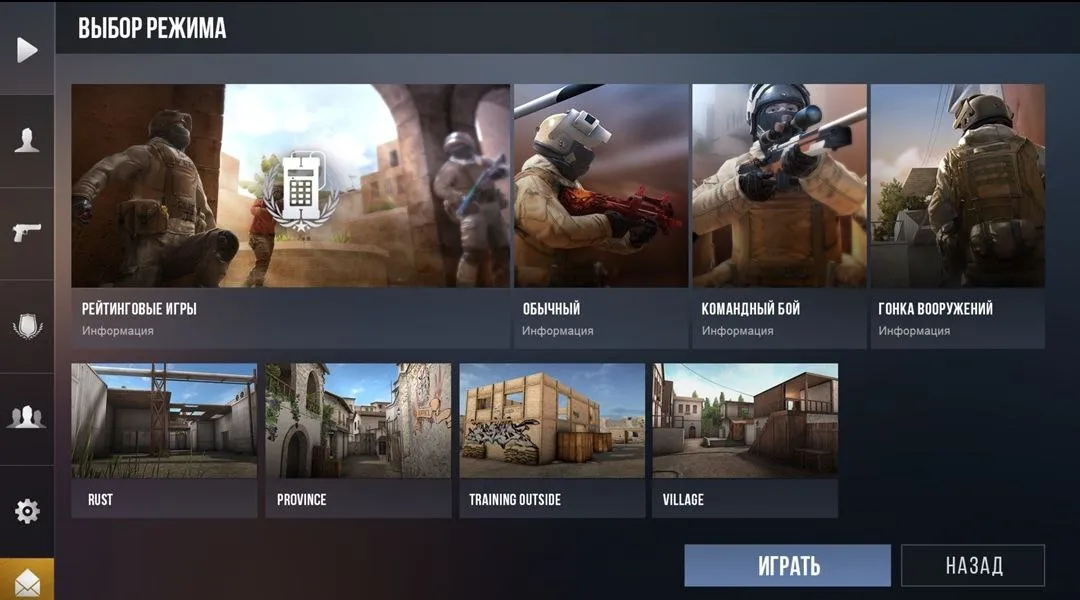The width and height of the screenshot is (1080, 600).
Task: Pick the Training Outside map
Action: click(x=552, y=440)
